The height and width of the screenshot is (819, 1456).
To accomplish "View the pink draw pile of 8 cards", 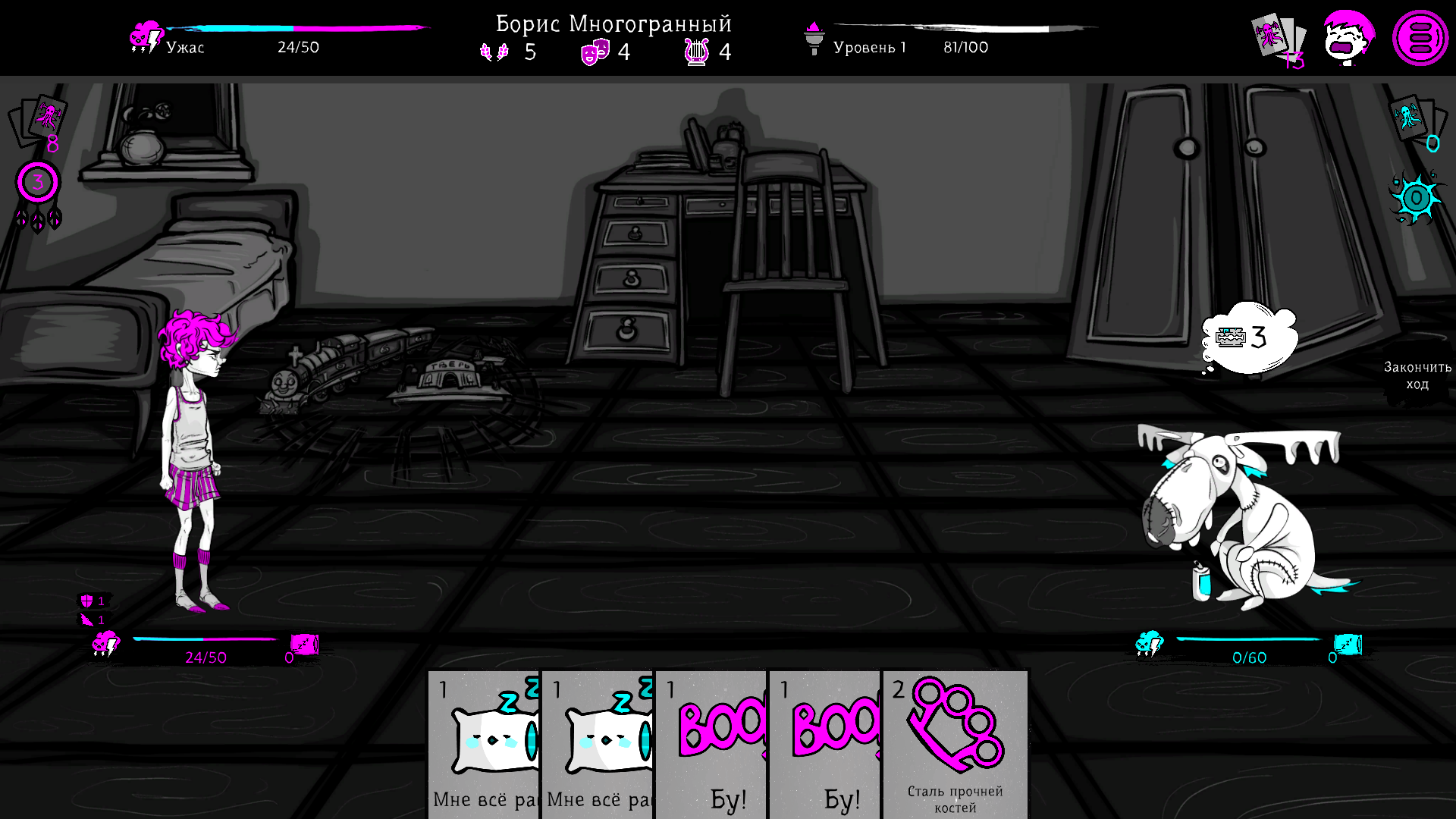I will tap(38, 121).
